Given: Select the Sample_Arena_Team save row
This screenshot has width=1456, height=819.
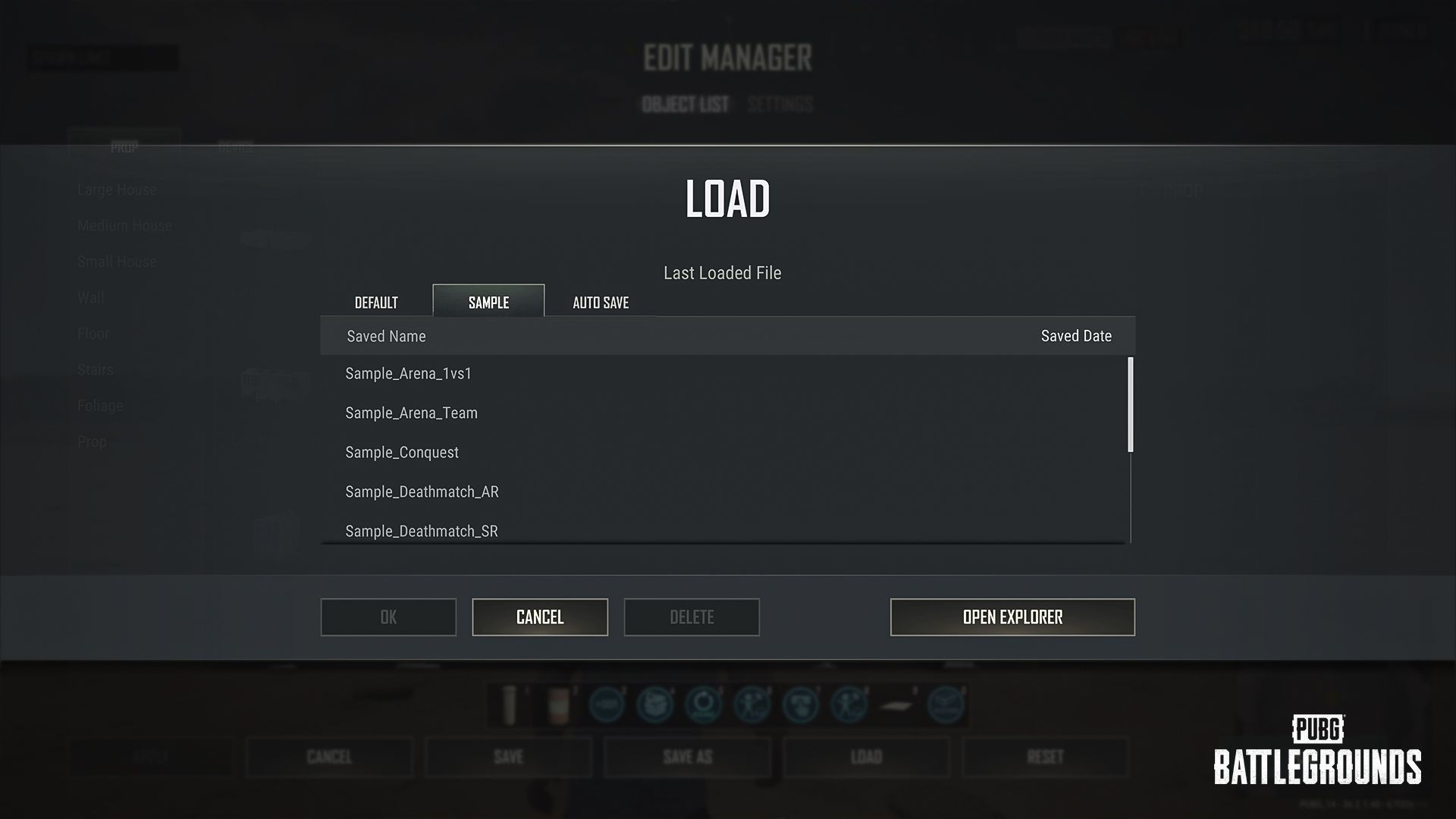Looking at the screenshot, I should (x=412, y=413).
